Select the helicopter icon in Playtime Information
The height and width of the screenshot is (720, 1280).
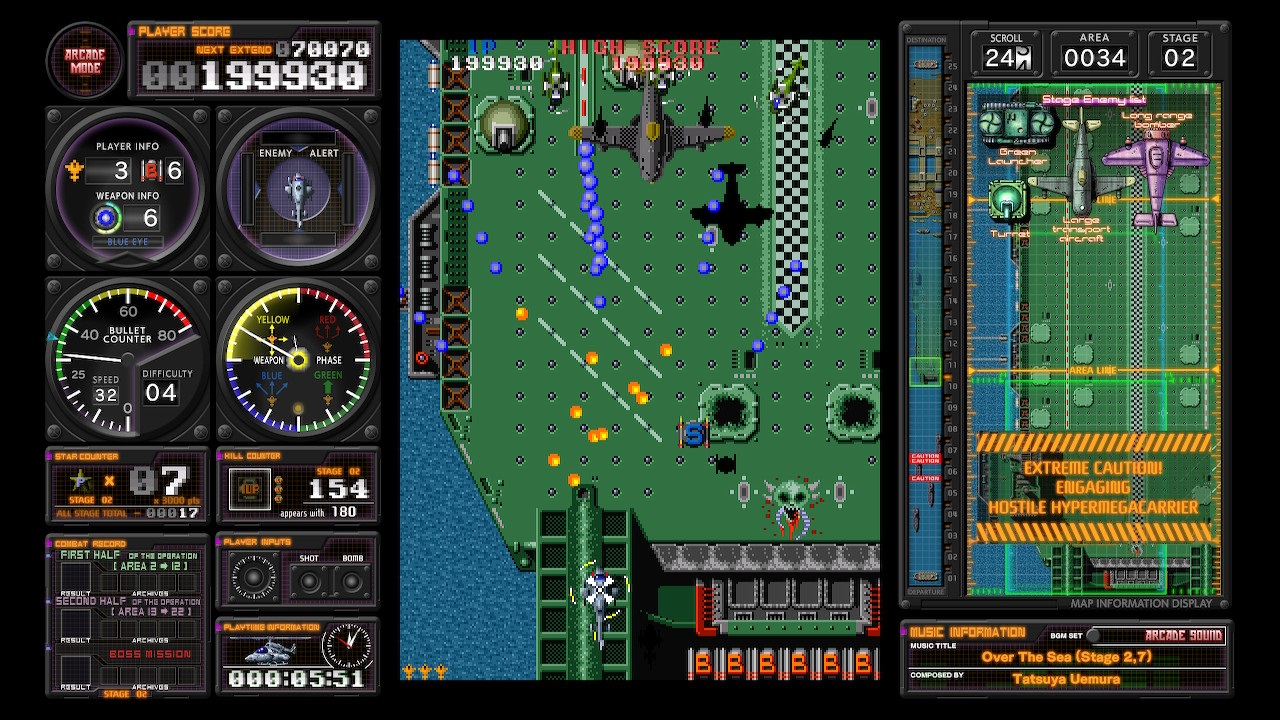point(270,650)
